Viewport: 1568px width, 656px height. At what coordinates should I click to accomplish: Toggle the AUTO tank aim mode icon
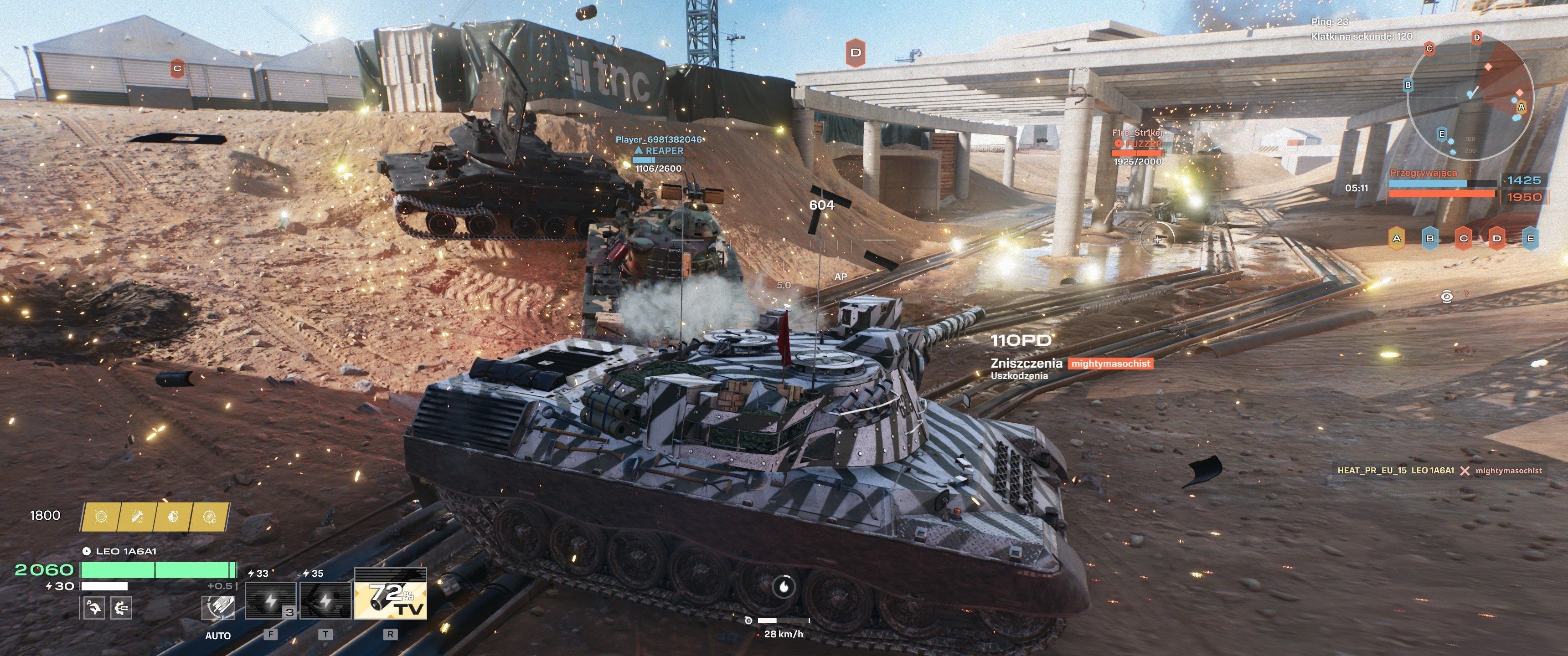pos(218,607)
